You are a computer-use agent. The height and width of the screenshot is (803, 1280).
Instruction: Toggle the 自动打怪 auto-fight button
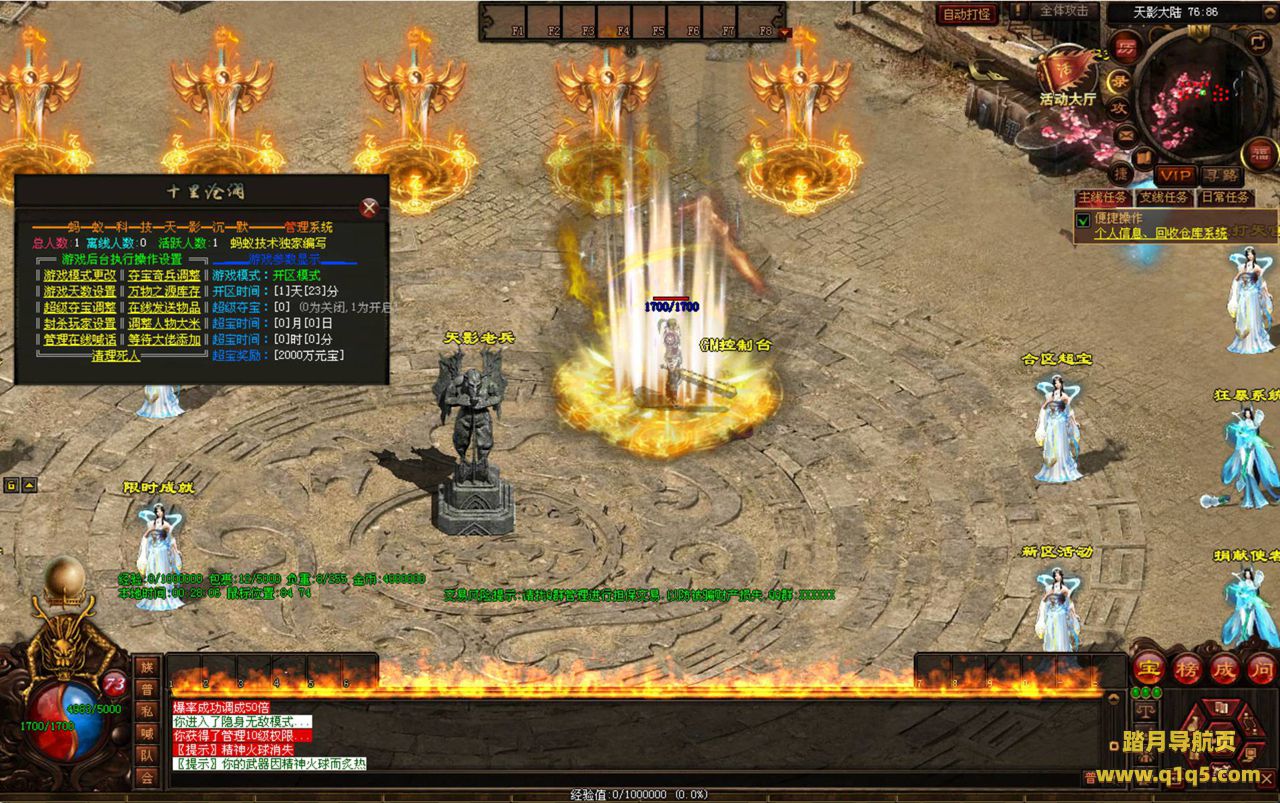(967, 14)
